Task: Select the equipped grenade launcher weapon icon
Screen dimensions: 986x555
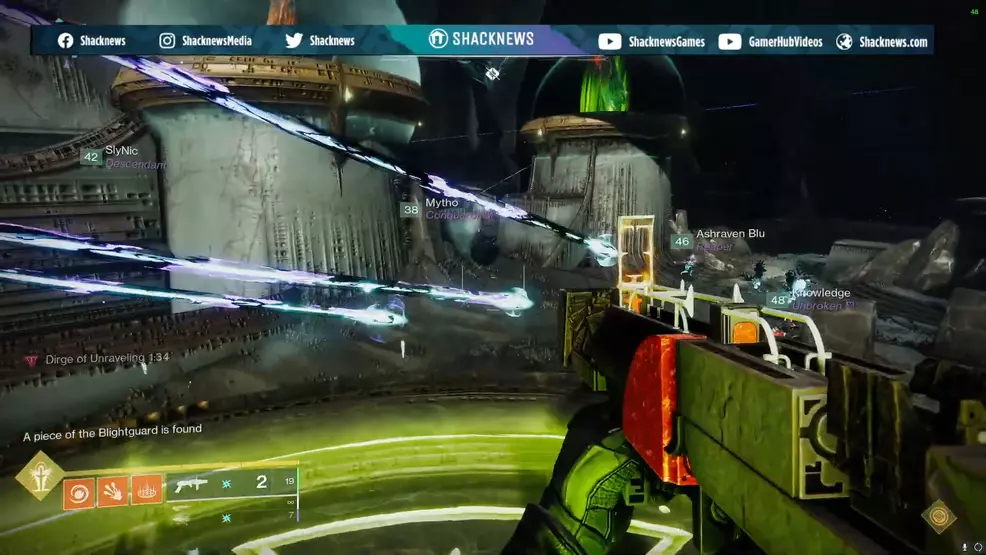Action: [x=191, y=485]
